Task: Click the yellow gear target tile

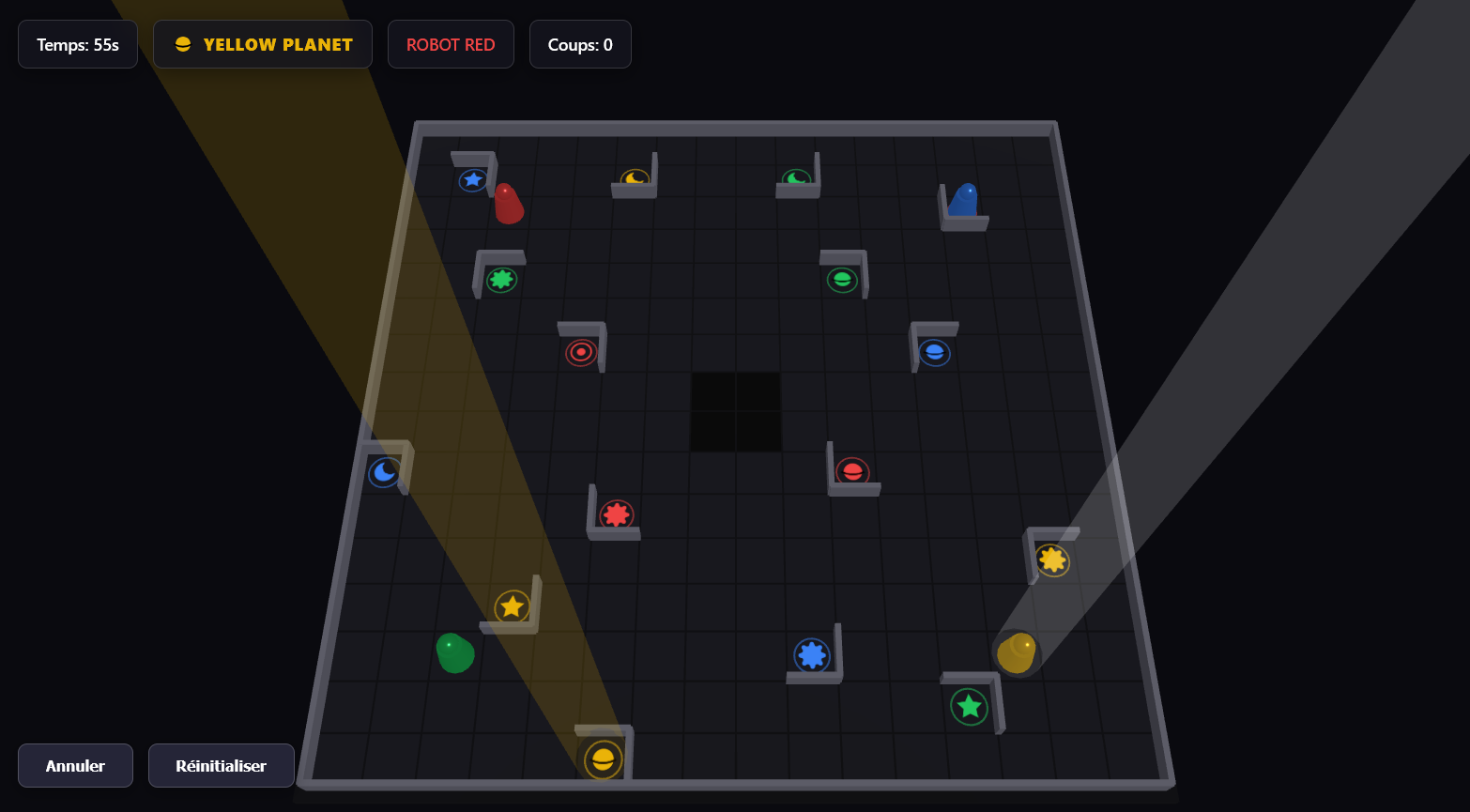Action: pos(1053,559)
